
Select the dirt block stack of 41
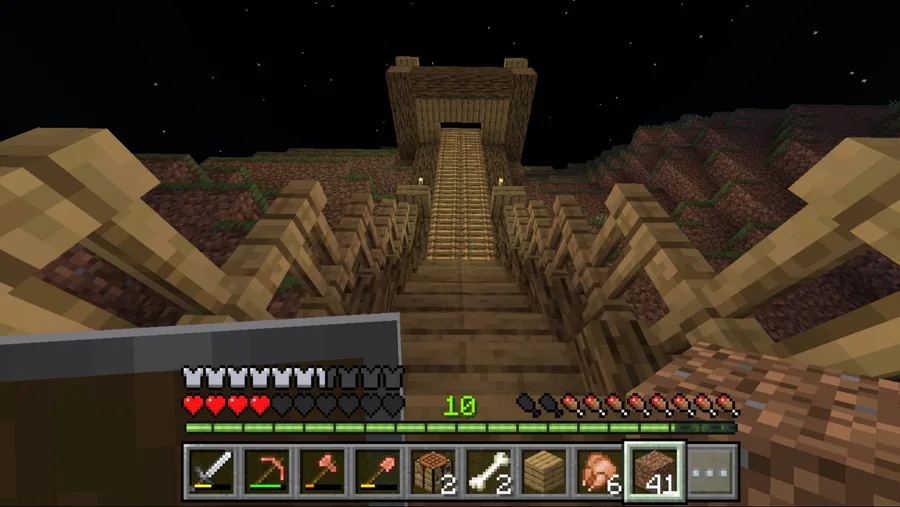(x=655, y=471)
